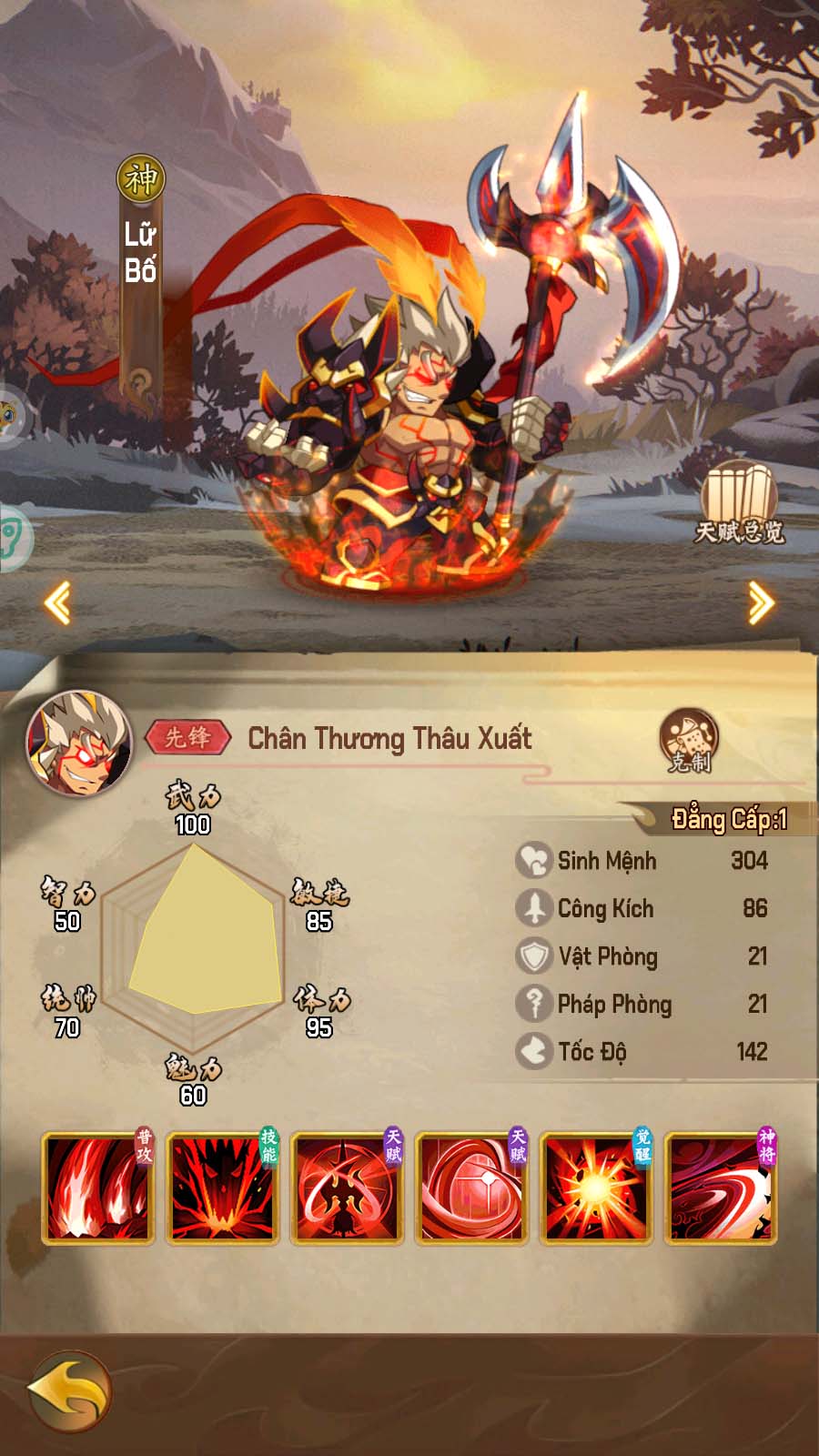
Task: Click the 先锋 vanguard role badge
Action: click(188, 737)
